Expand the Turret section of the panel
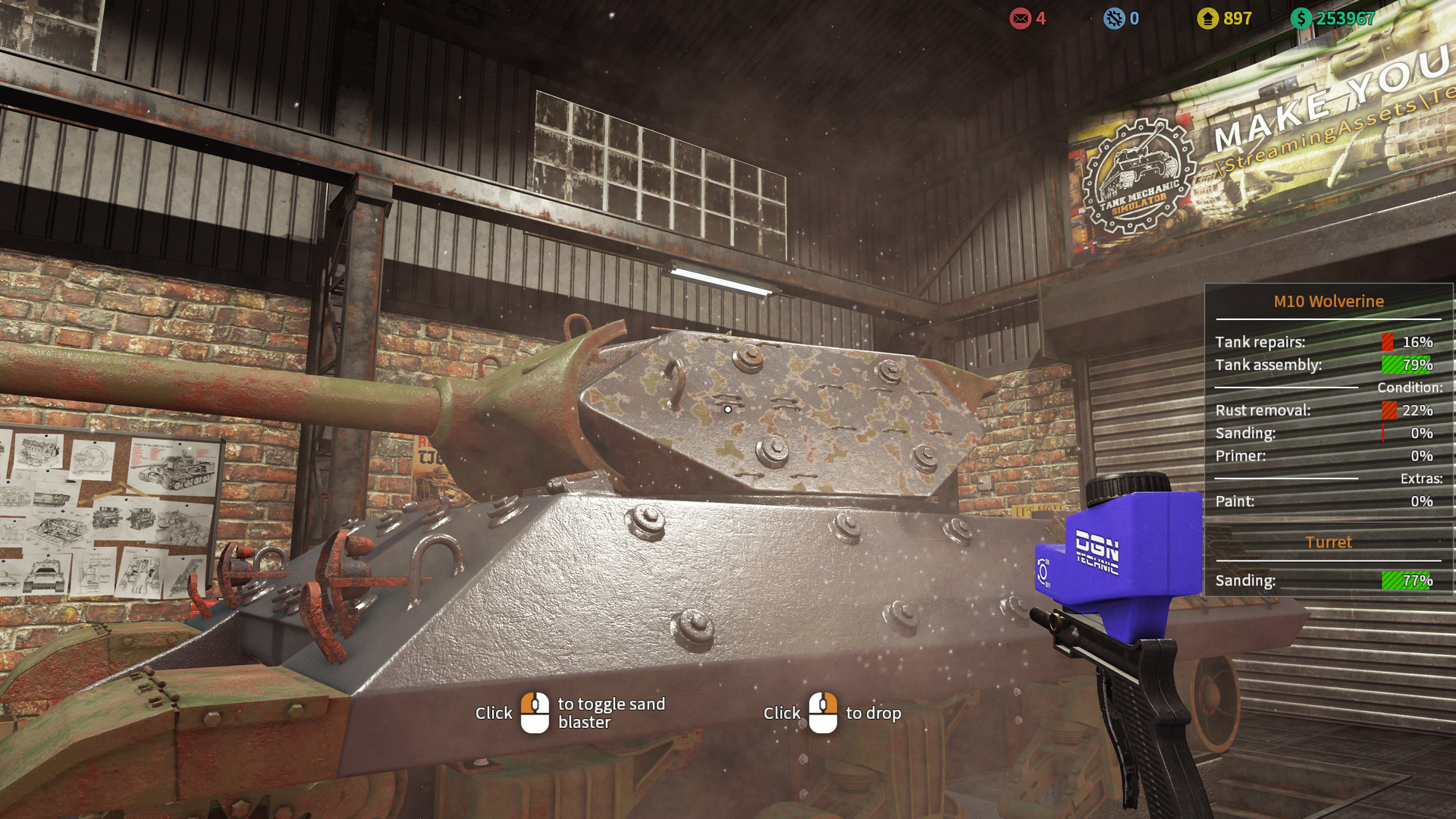The height and width of the screenshot is (819, 1456). coord(1329,542)
